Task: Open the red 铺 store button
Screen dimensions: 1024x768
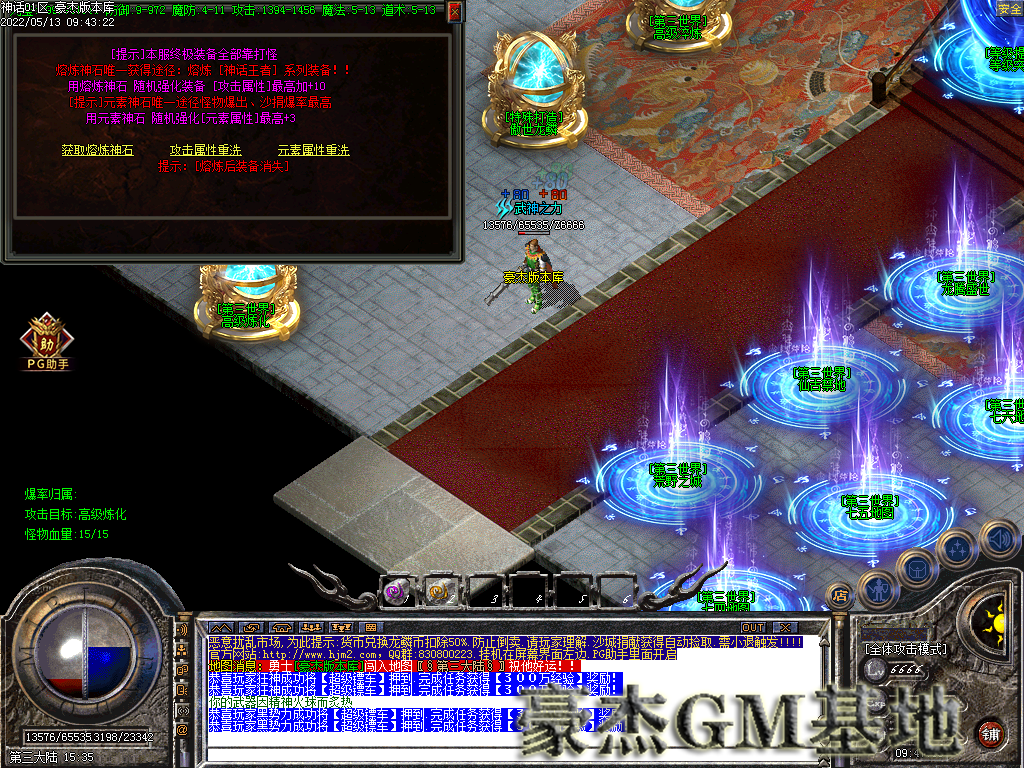Action: click(990, 733)
